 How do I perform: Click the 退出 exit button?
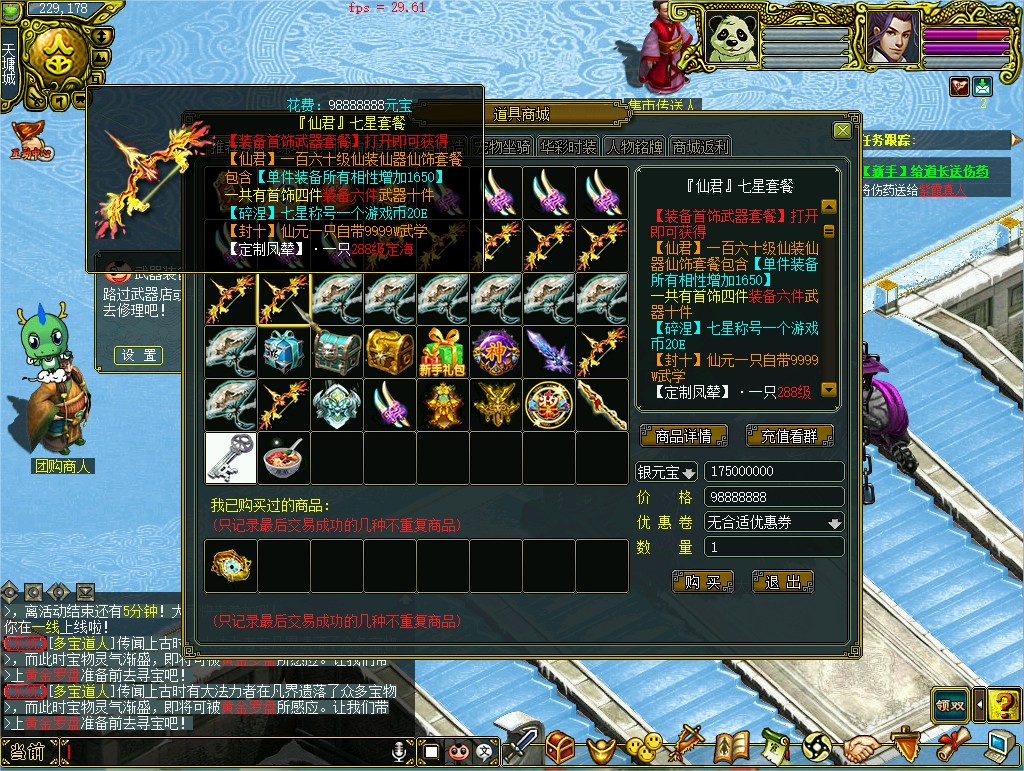[x=782, y=582]
